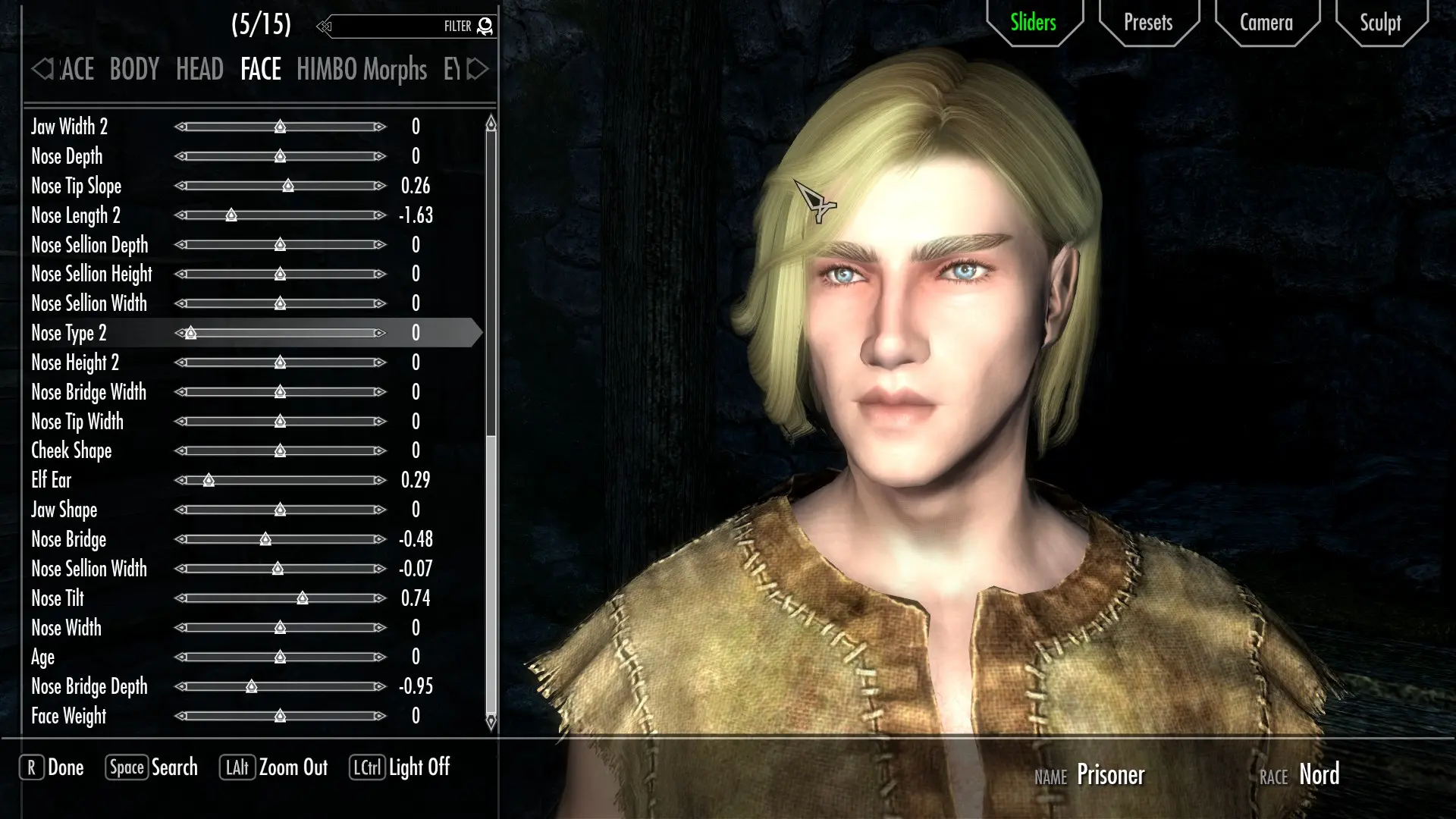1456x819 pixels.
Task: Choose the HIMBO Morphs category
Action: (361, 70)
